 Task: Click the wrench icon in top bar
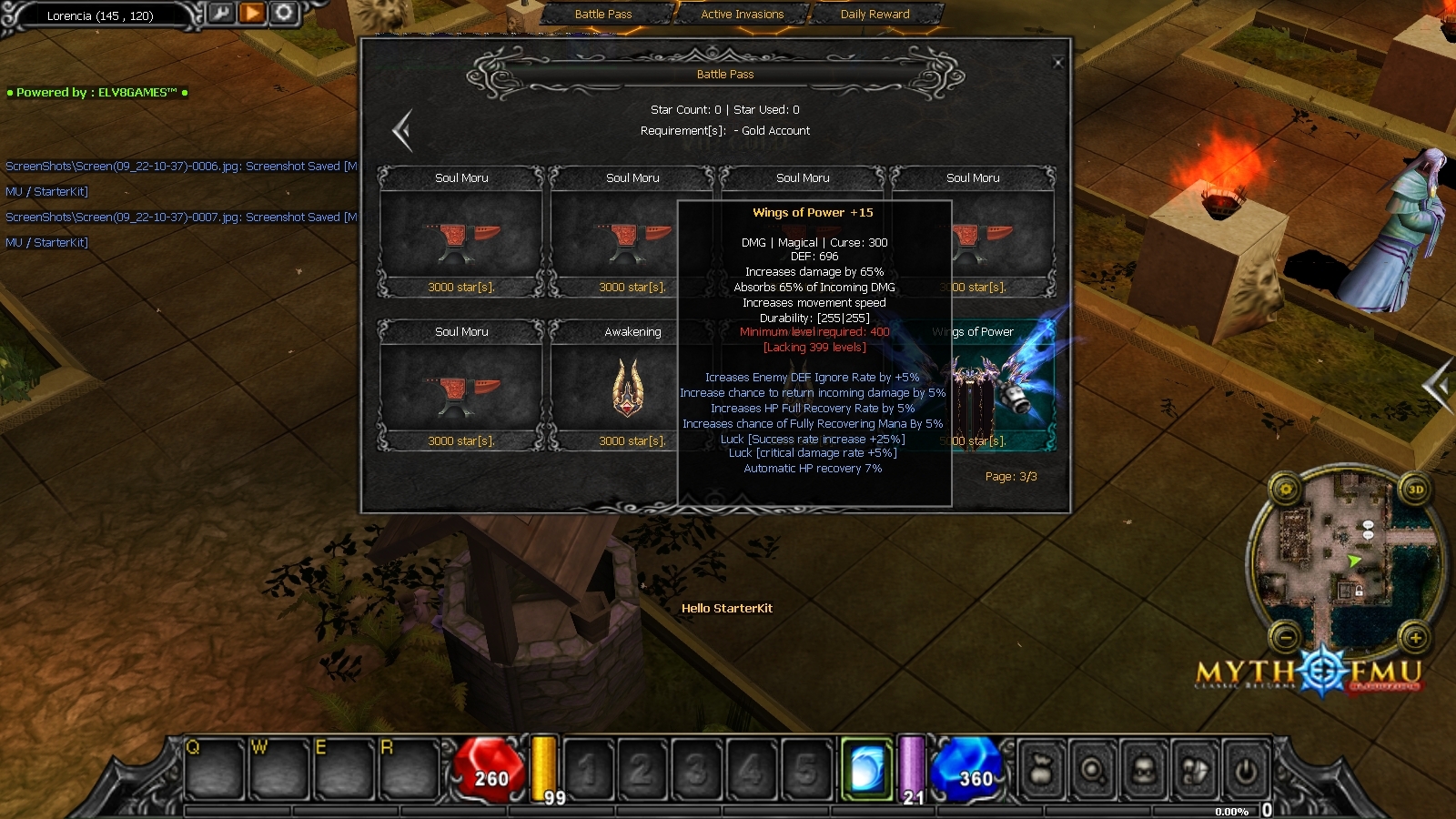pos(221,13)
